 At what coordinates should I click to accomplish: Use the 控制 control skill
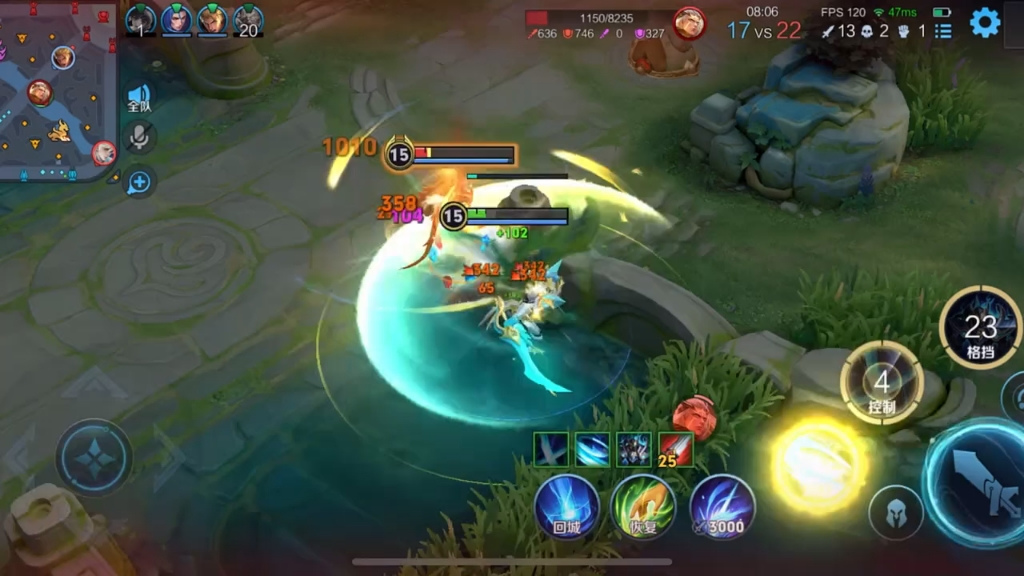coord(881,384)
